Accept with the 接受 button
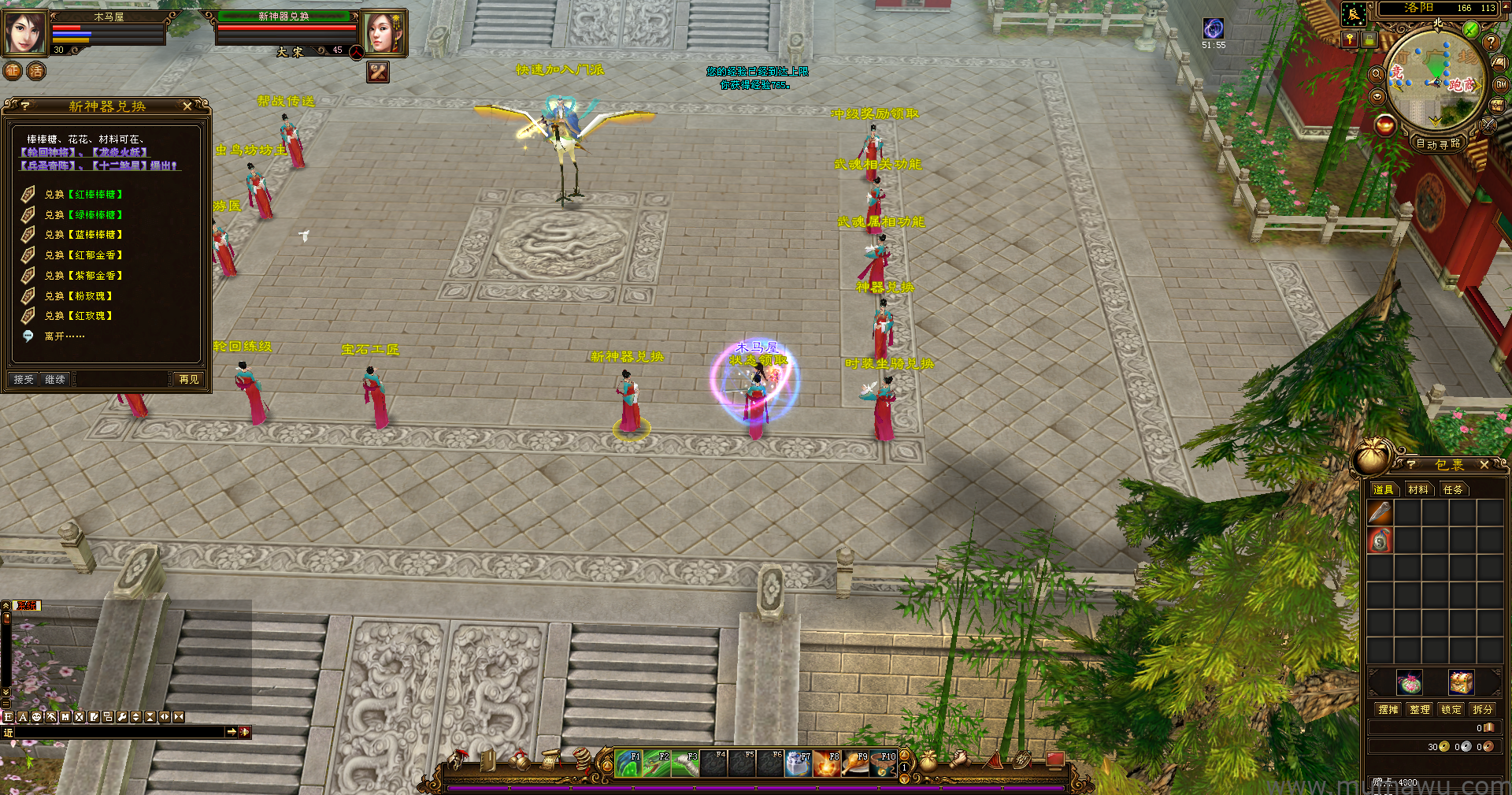The height and width of the screenshot is (795, 1512). click(24, 380)
